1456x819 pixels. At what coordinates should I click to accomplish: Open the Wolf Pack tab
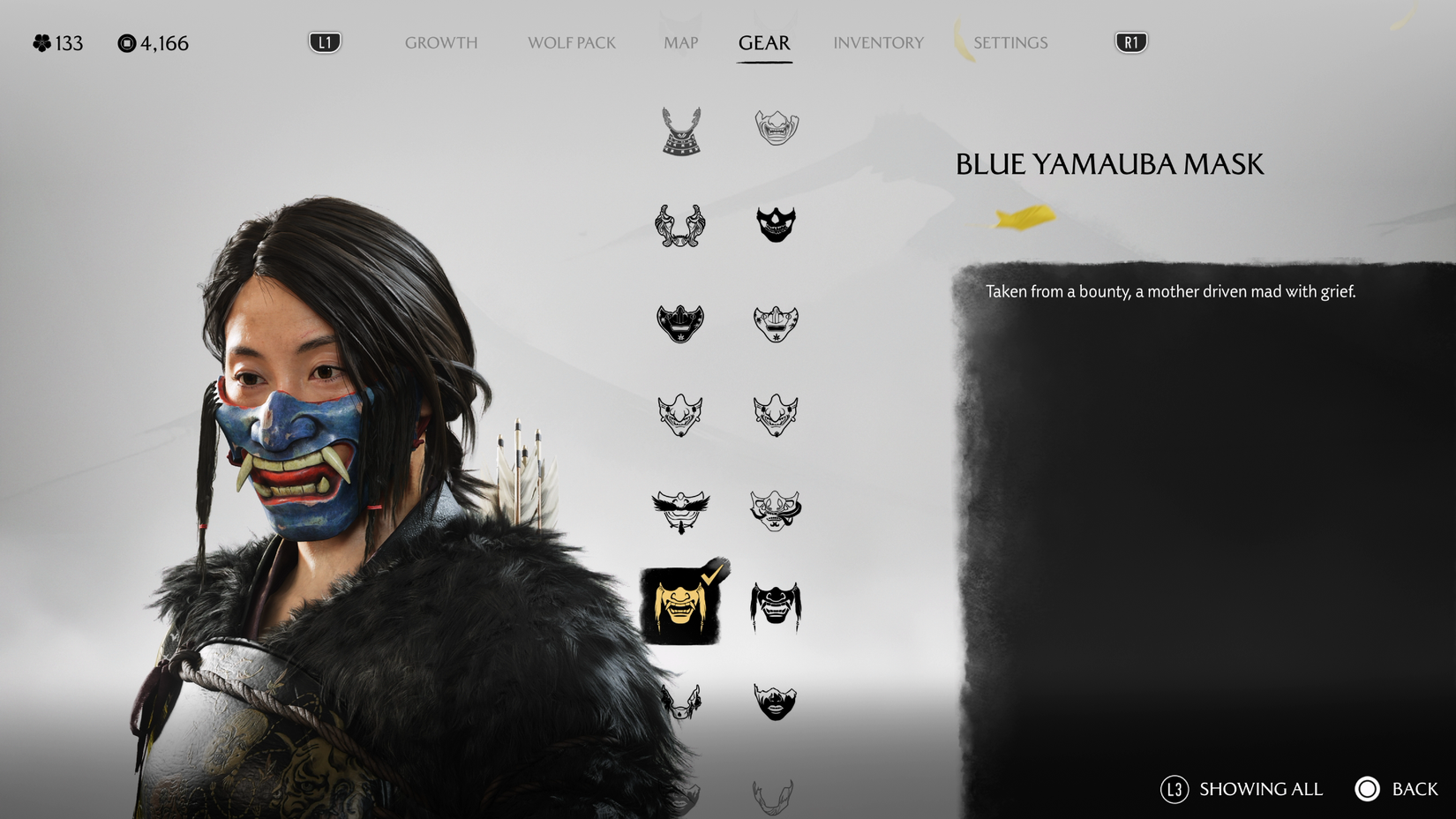pyautogui.click(x=571, y=41)
